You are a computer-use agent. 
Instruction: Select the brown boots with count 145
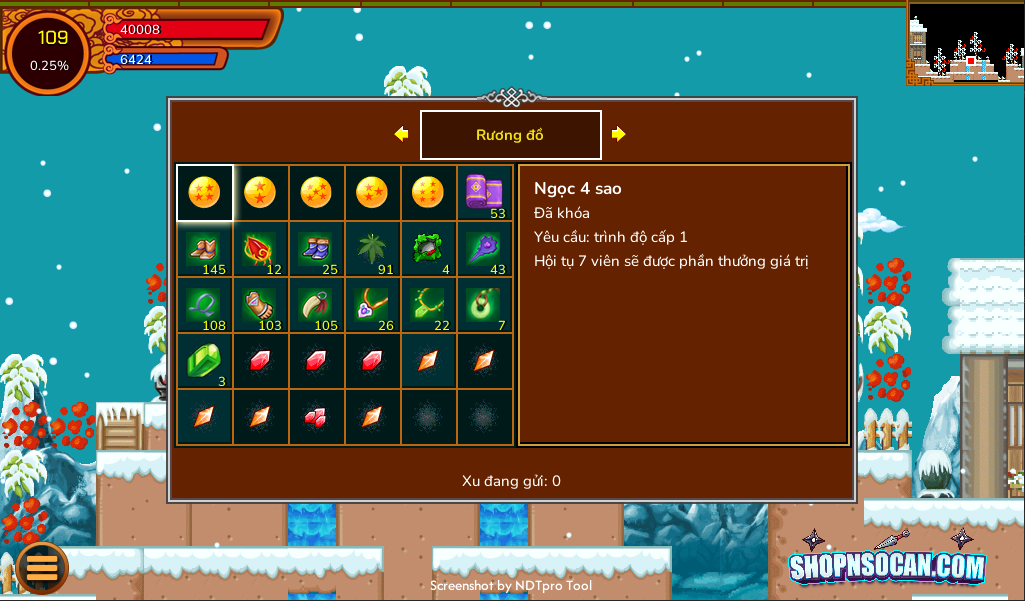point(204,249)
